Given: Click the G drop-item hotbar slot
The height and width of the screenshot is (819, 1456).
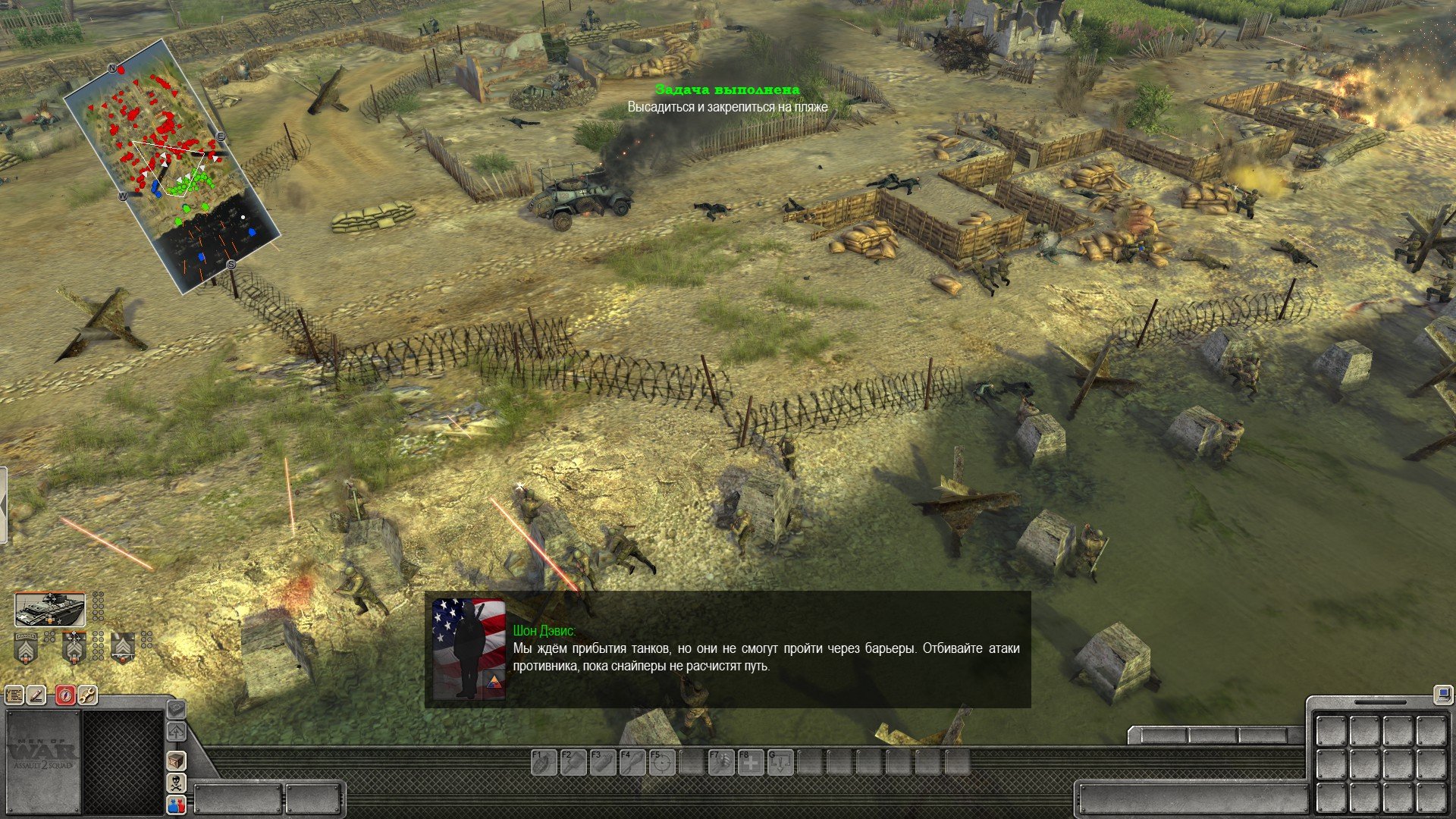Looking at the screenshot, I should [781, 762].
